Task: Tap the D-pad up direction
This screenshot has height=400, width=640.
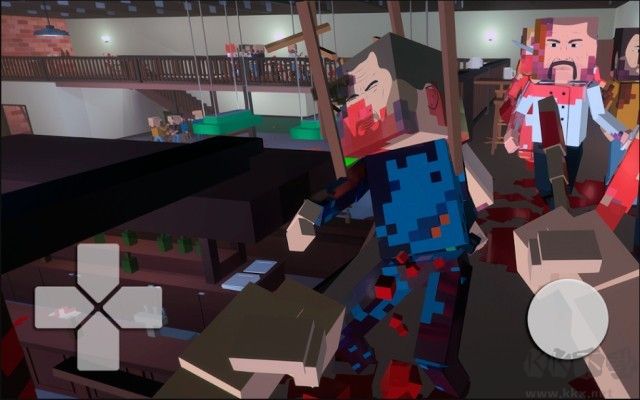Action: [x=98, y=267]
